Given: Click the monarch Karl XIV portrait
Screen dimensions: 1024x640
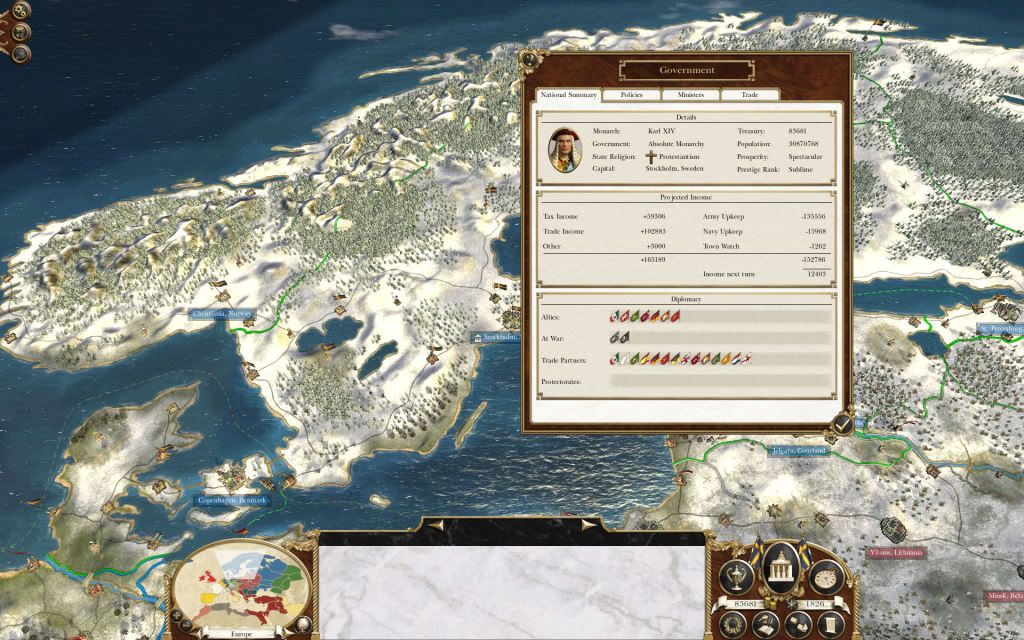Looking at the screenshot, I should click(x=565, y=149).
